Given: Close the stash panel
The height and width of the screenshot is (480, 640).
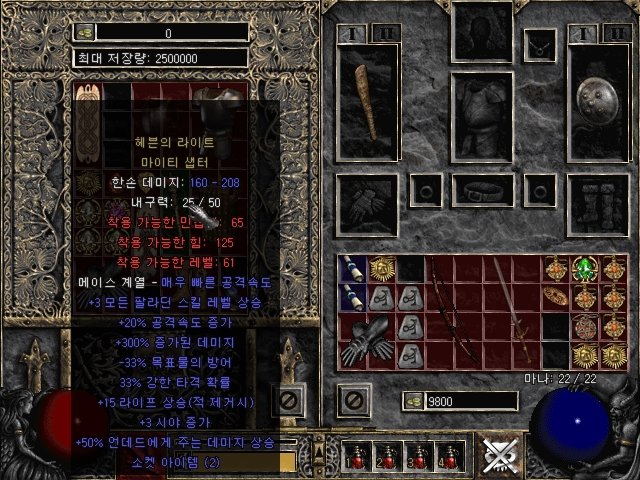Looking at the screenshot, I should pos(288,401).
